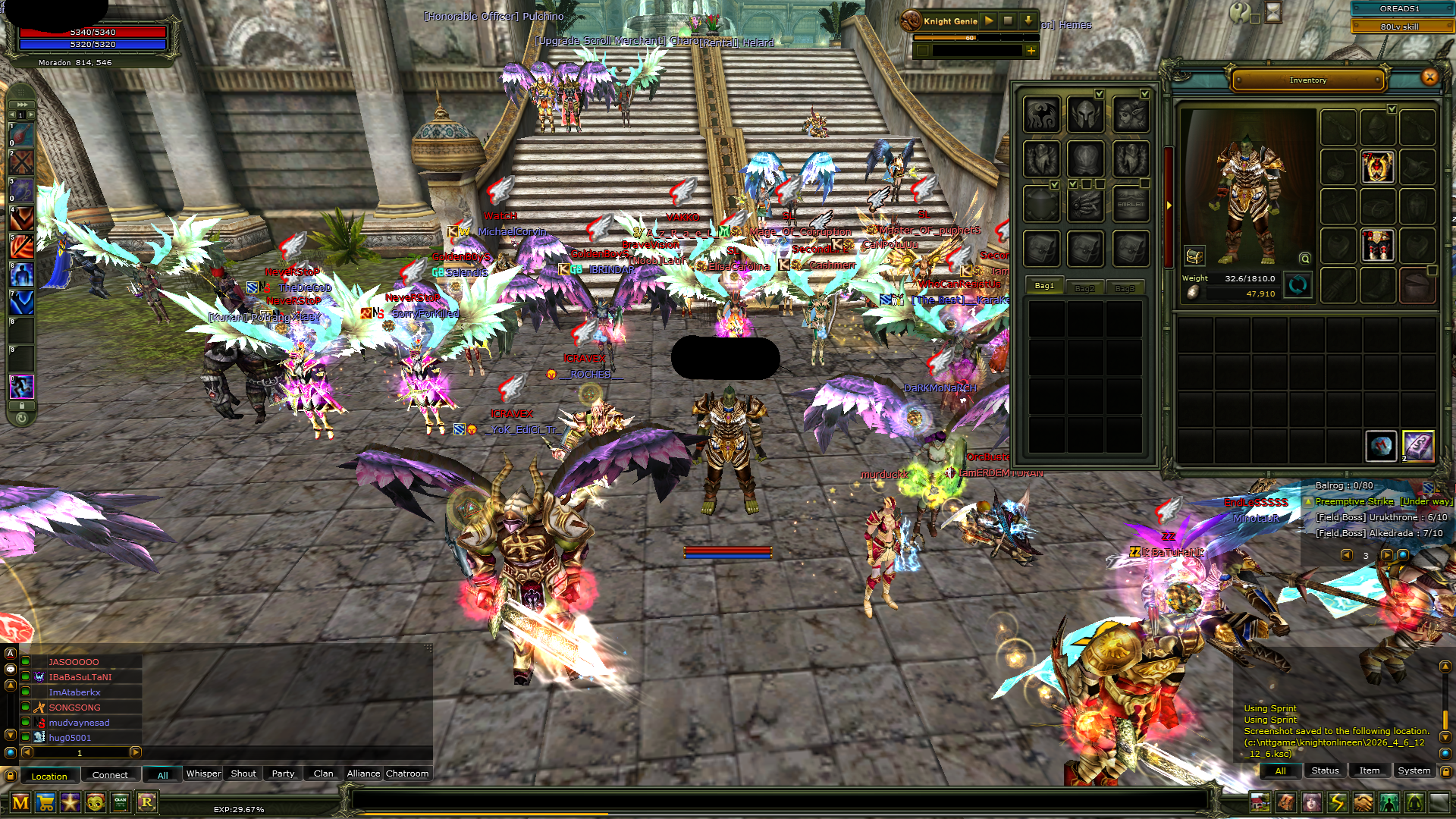
Task: Click the clan notice board icon on bottom toolbar
Action: 121,802
